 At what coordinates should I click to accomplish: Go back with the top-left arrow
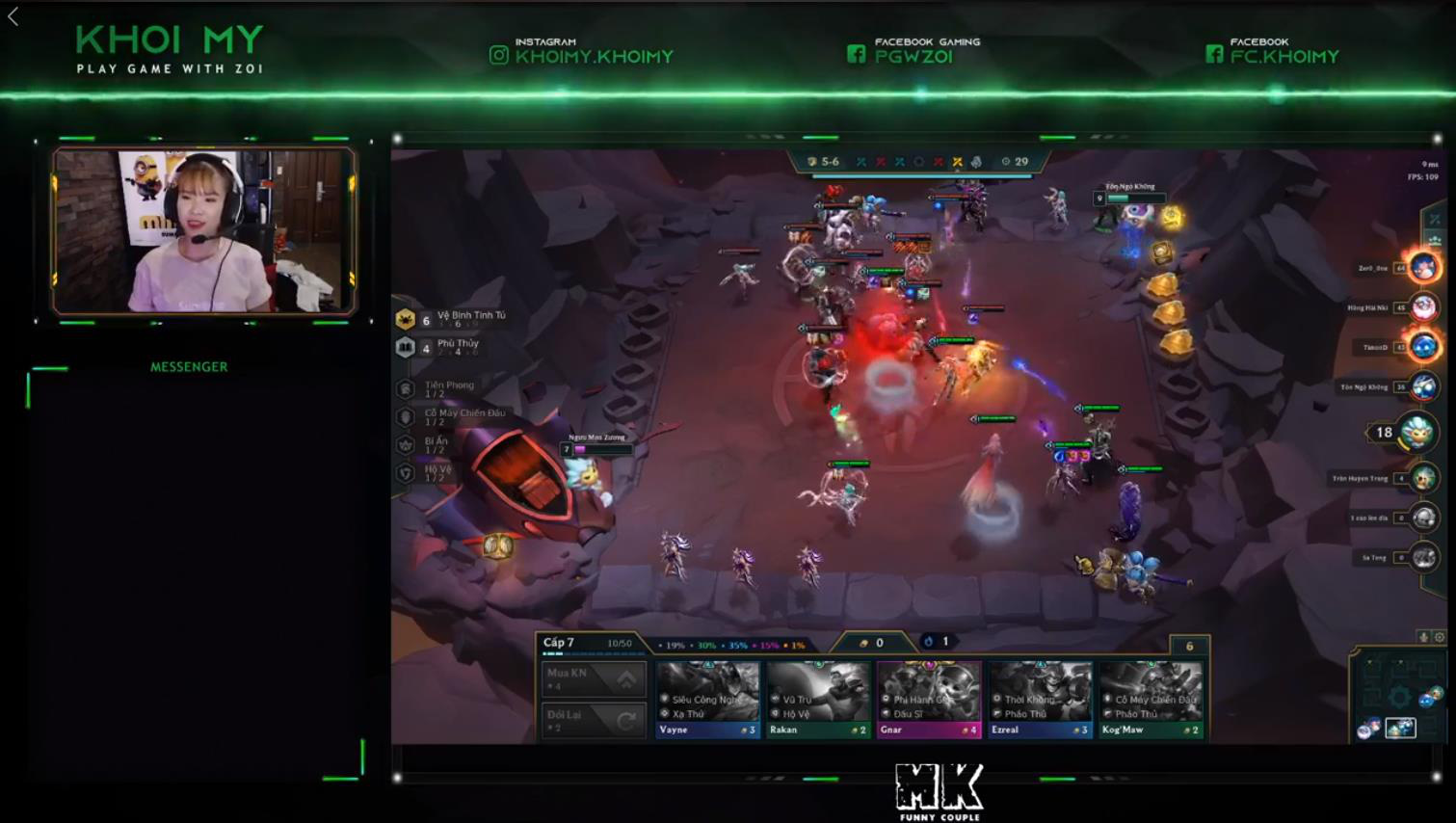[x=13, y=16]
